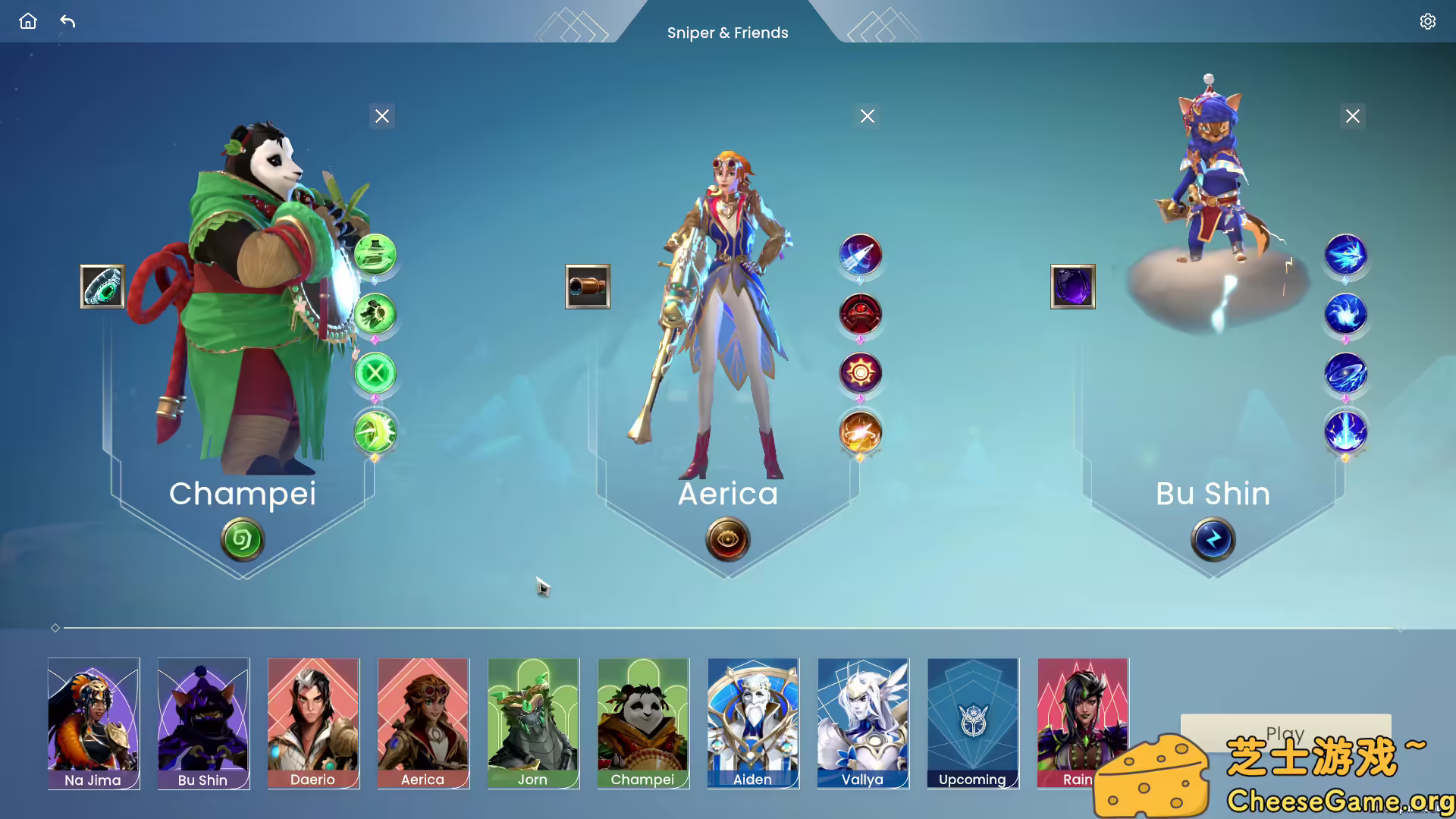The width and height of the screenshot is (1456, 819).
Task: Select the Vallya character portrait
Action: [x=862, y=723]
